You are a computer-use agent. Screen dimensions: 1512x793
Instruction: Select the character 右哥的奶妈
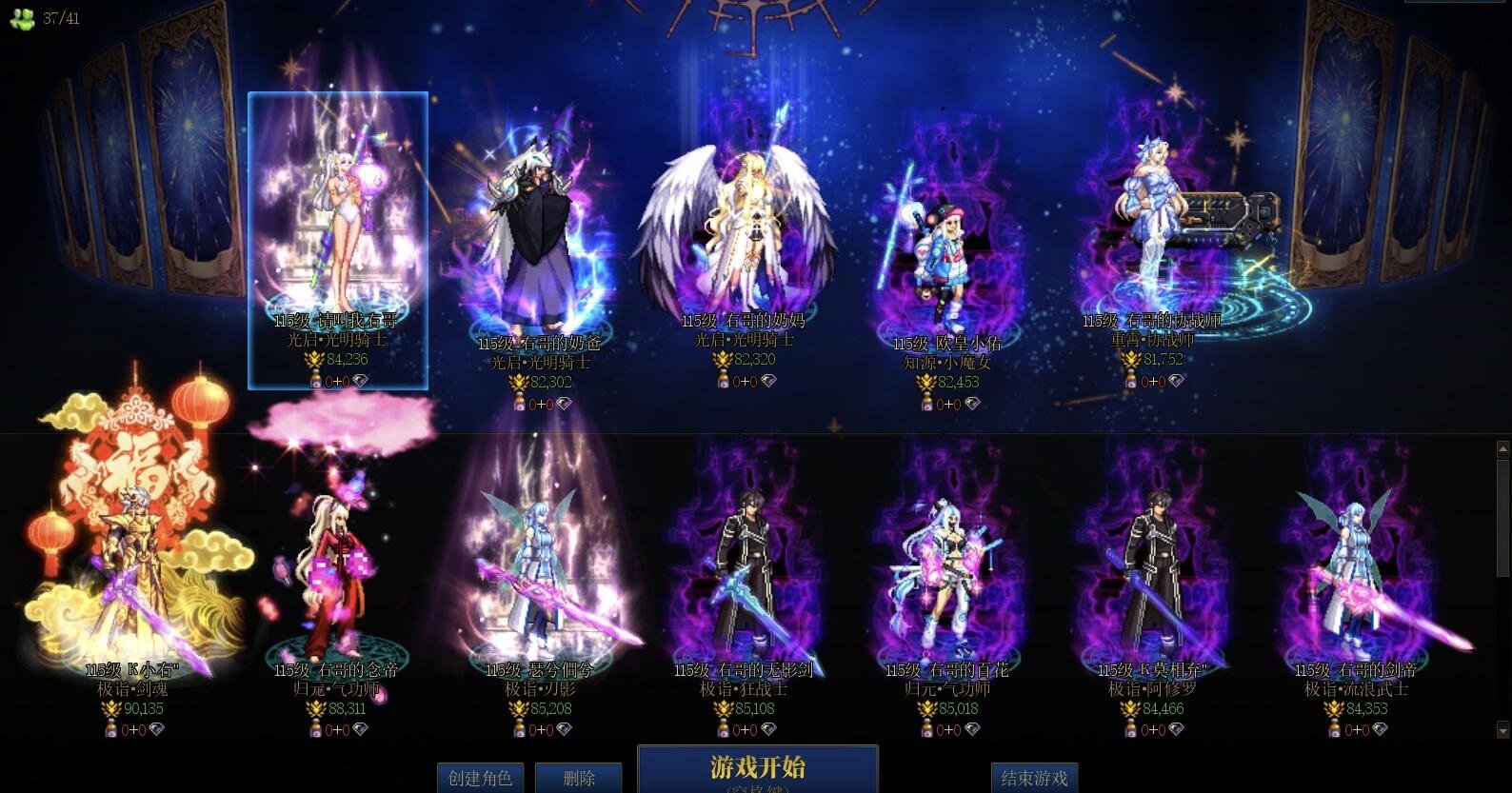[x=752, y=219]
